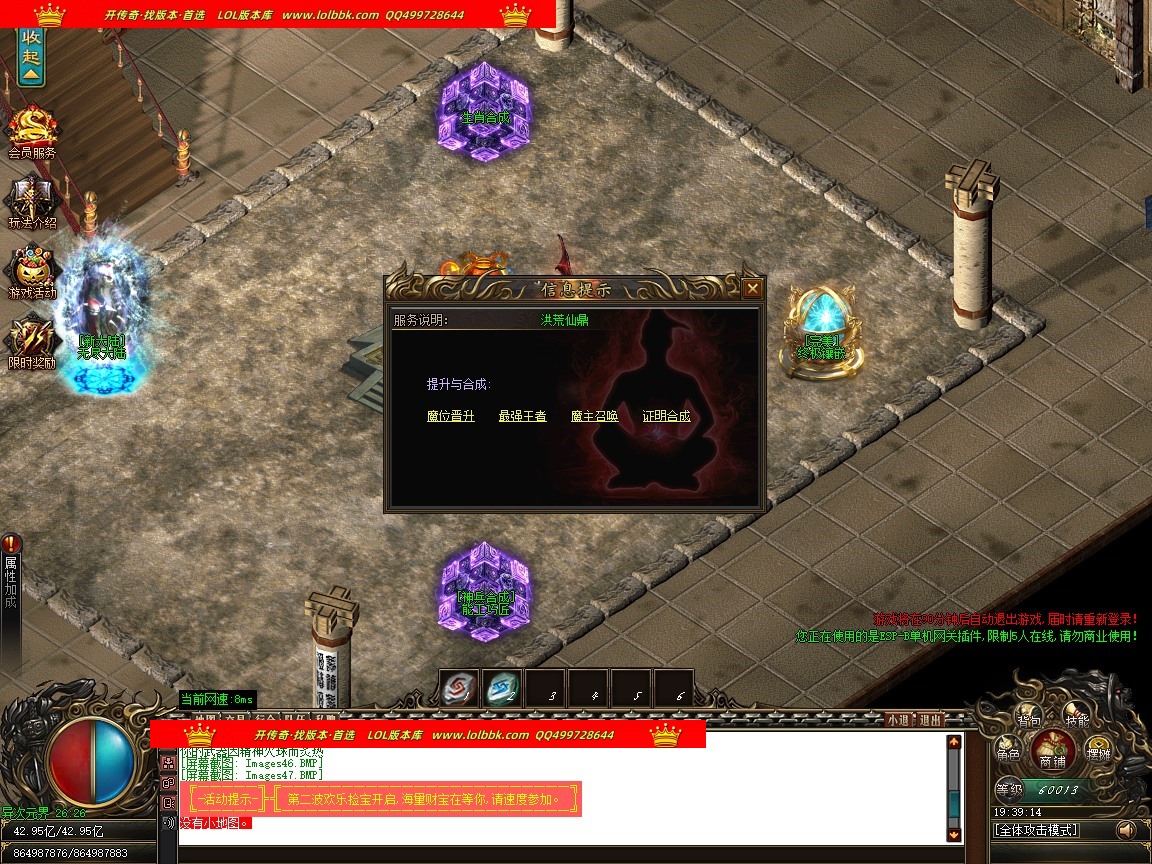Screen dimensions: 1152x864
Task: Toggle the sound speaker icon
Action: [1127, 830]
